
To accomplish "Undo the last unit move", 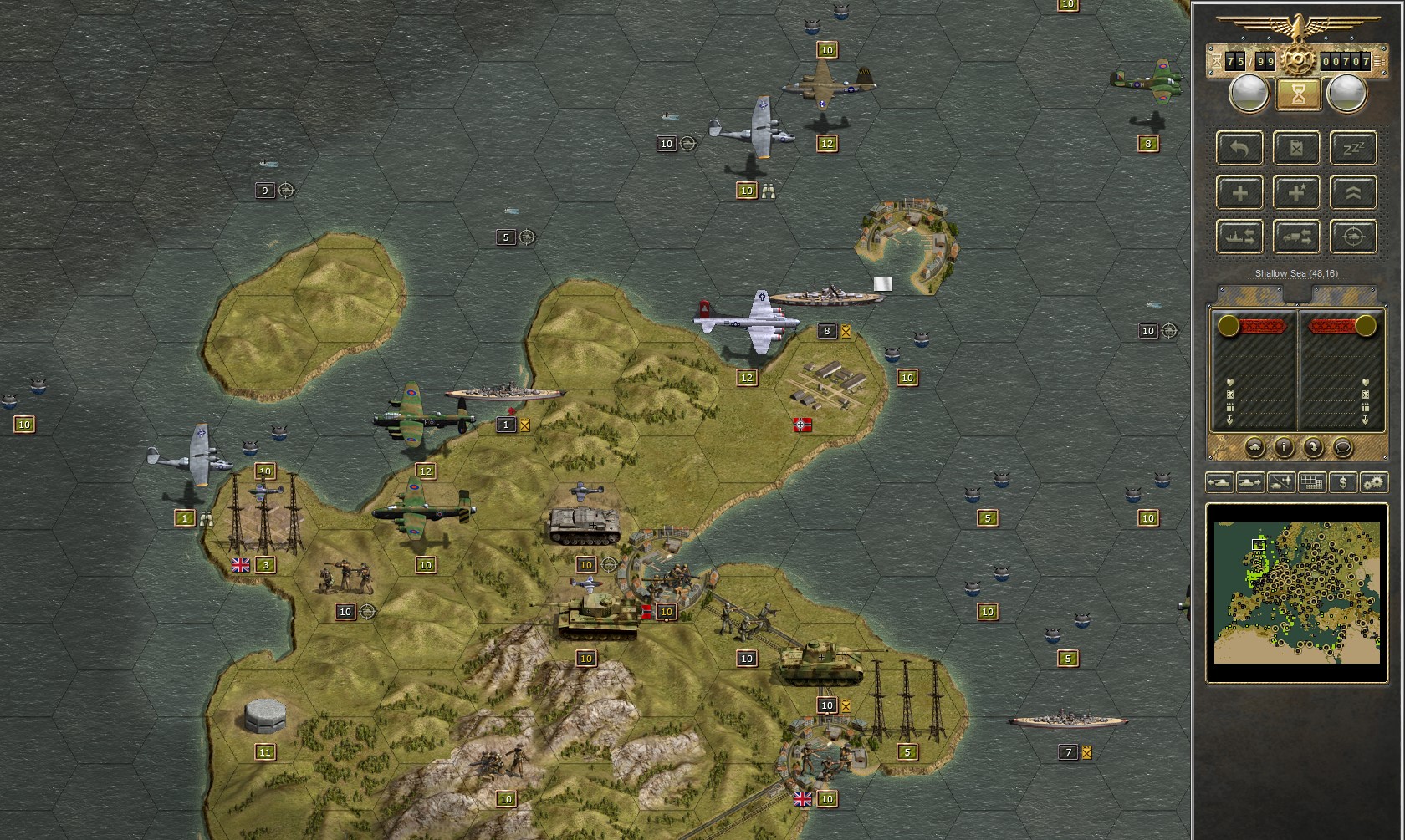I will pos(1239,149).
